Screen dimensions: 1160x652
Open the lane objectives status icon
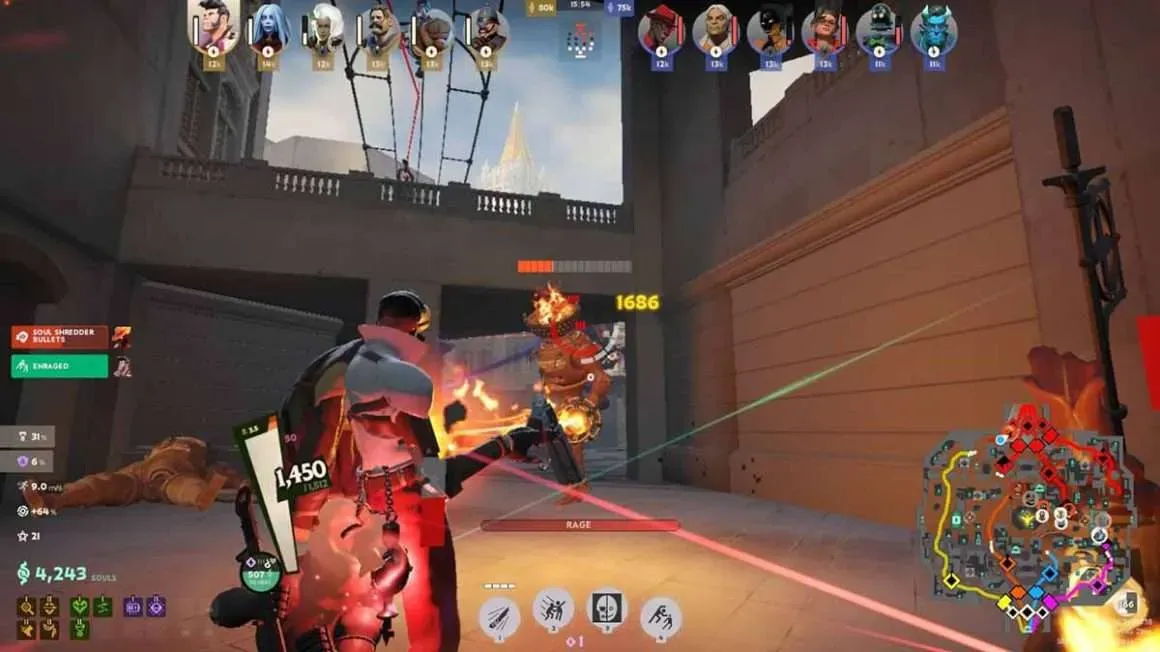point(579,41)
